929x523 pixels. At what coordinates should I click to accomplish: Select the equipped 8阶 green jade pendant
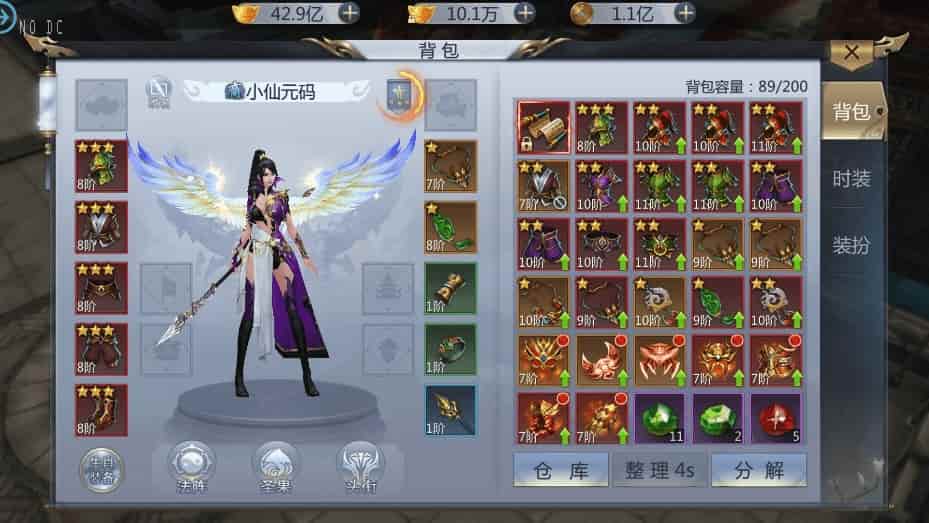pyautogui.click(x=450, y=227)
